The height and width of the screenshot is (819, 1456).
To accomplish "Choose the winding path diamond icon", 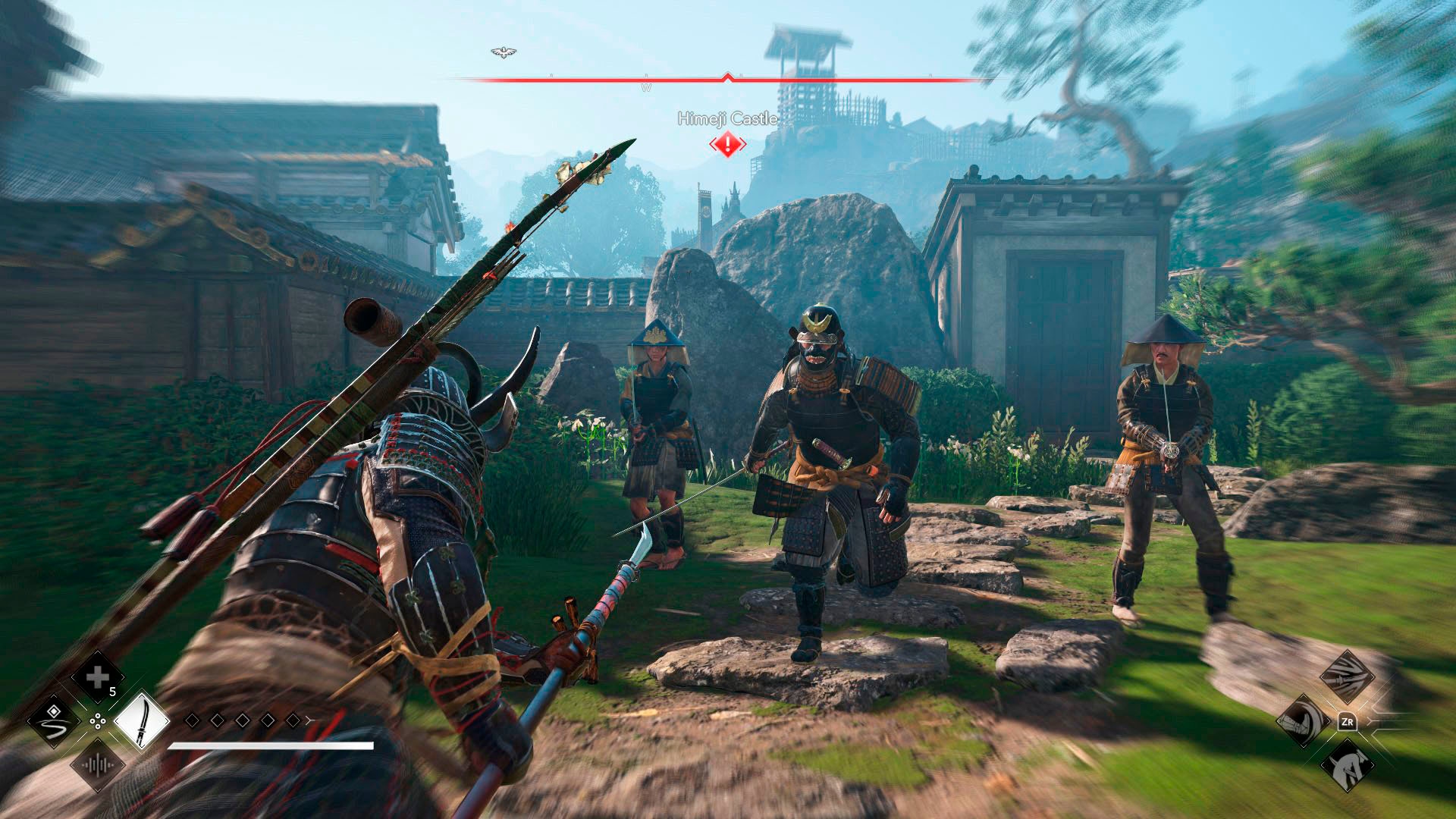I will pyautogui.click(x=54, y=720).
